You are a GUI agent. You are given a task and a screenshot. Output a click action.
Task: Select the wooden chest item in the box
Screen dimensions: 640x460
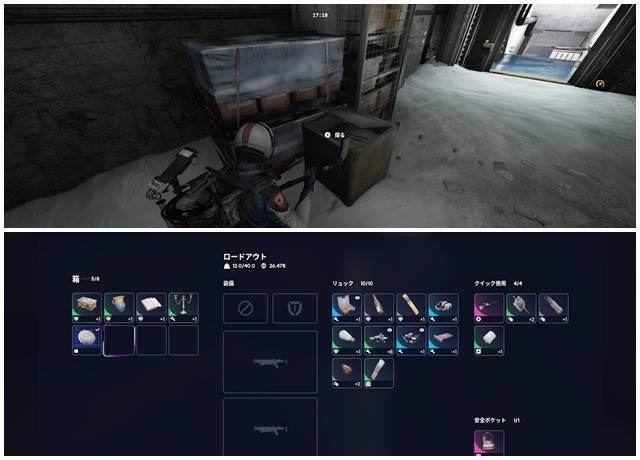click(x=87, y=307)
